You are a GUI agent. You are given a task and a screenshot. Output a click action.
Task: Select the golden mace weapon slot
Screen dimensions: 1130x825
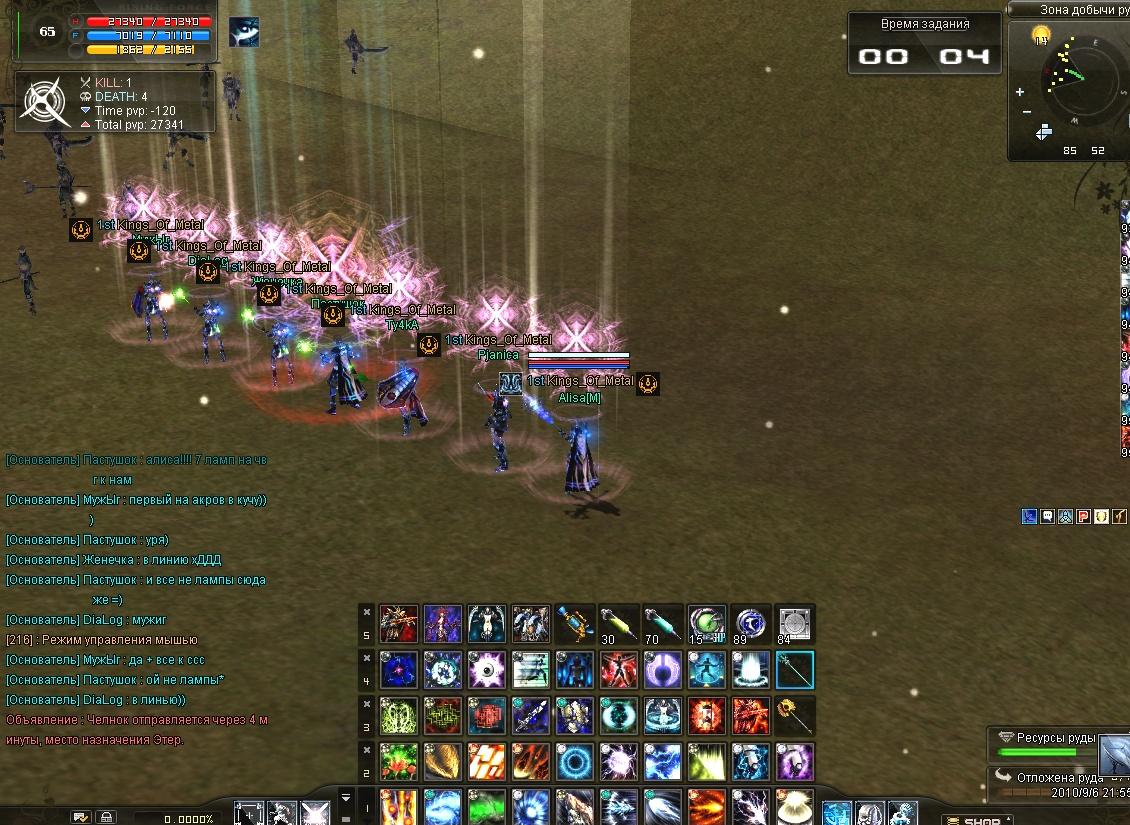pos(795,716)
